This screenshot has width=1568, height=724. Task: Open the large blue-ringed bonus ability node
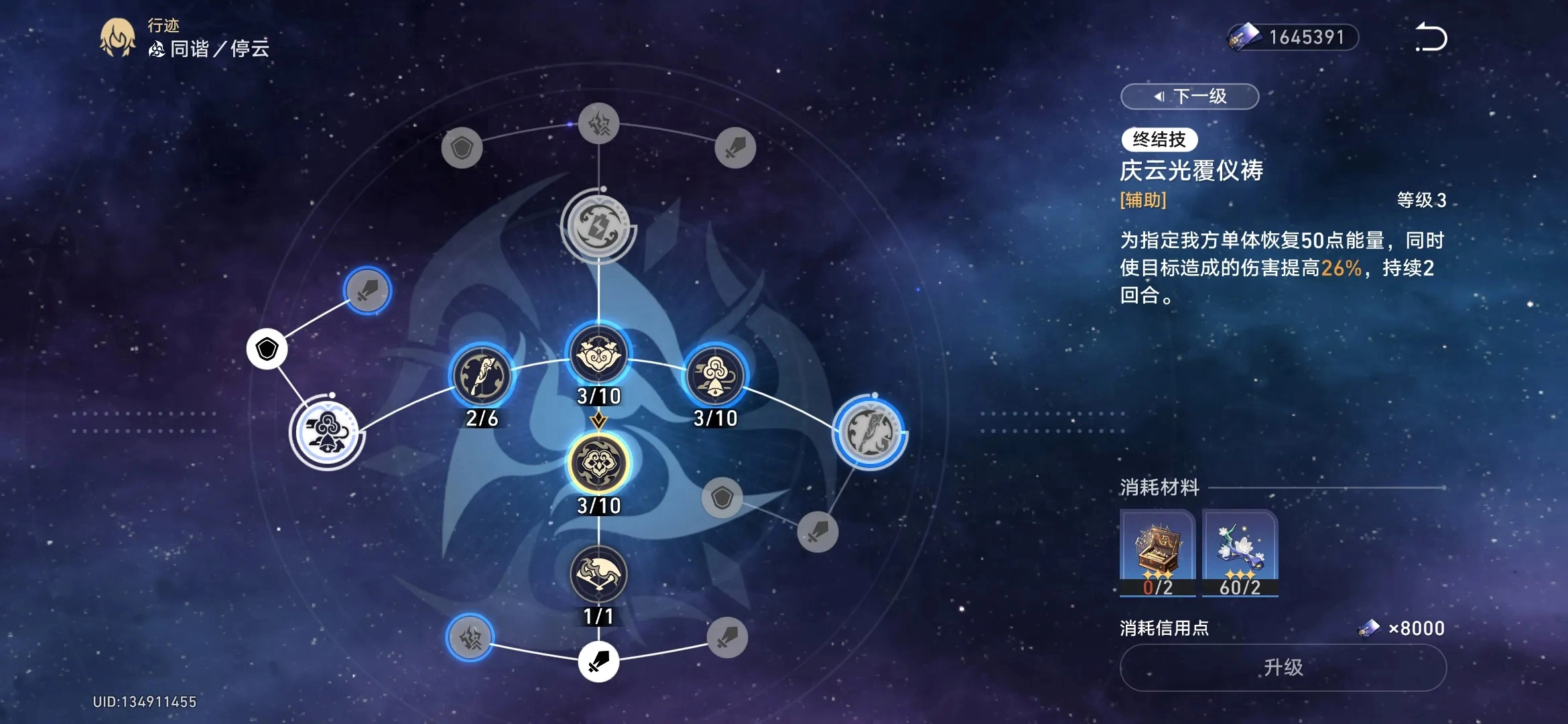(870, 432)
